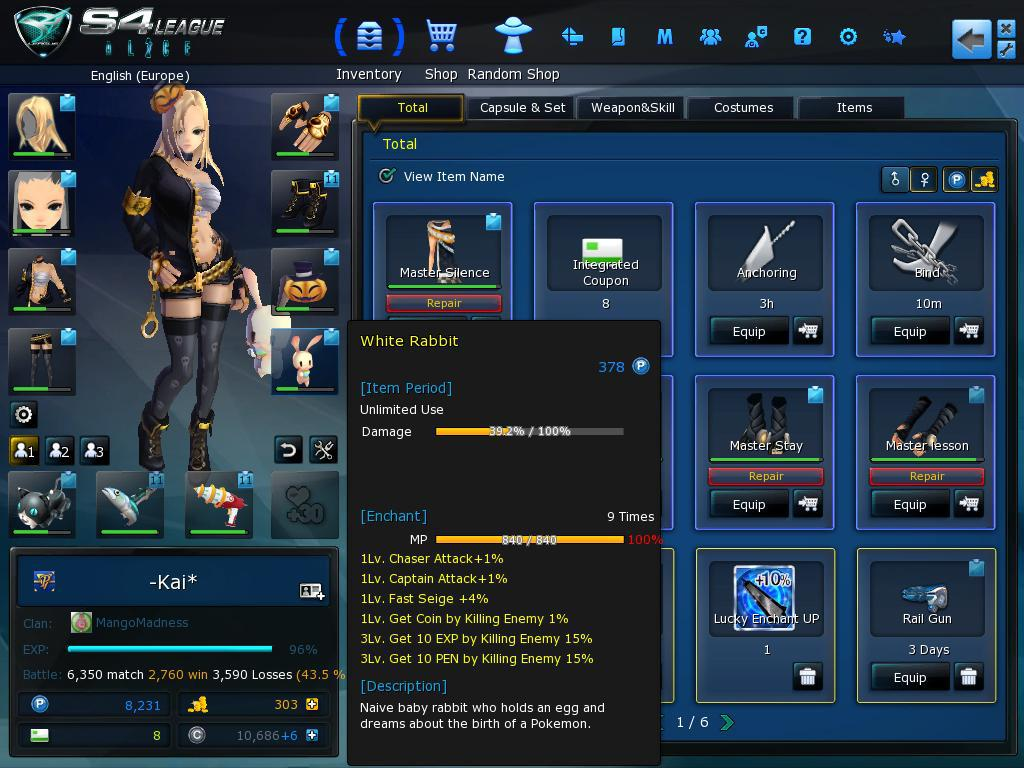Select the Items tab
The width and height of the screenshot is (1024, 768).
(x=854, y=108)
